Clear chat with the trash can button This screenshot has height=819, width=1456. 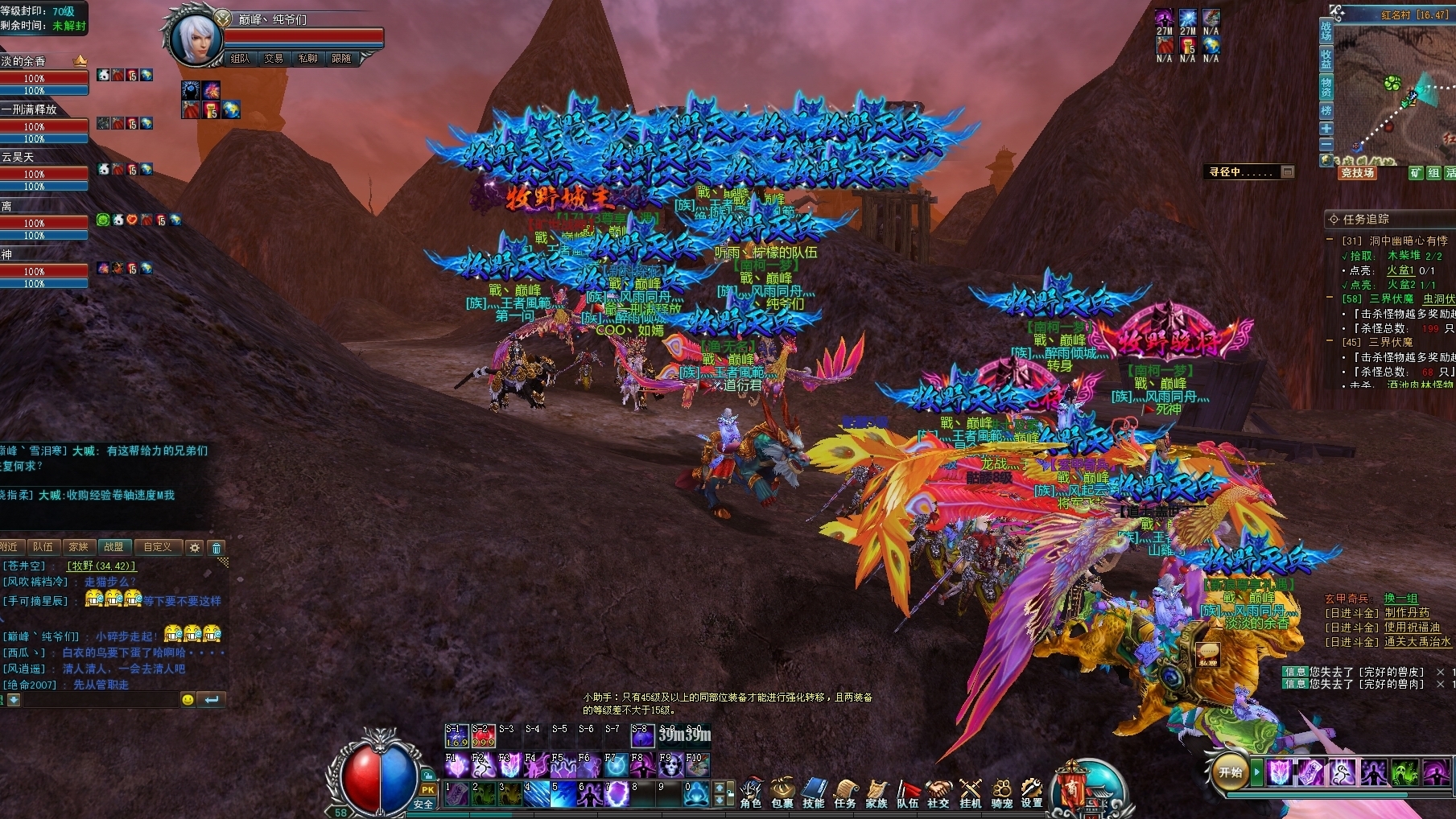pyautogui.click(x=217, y=548)
